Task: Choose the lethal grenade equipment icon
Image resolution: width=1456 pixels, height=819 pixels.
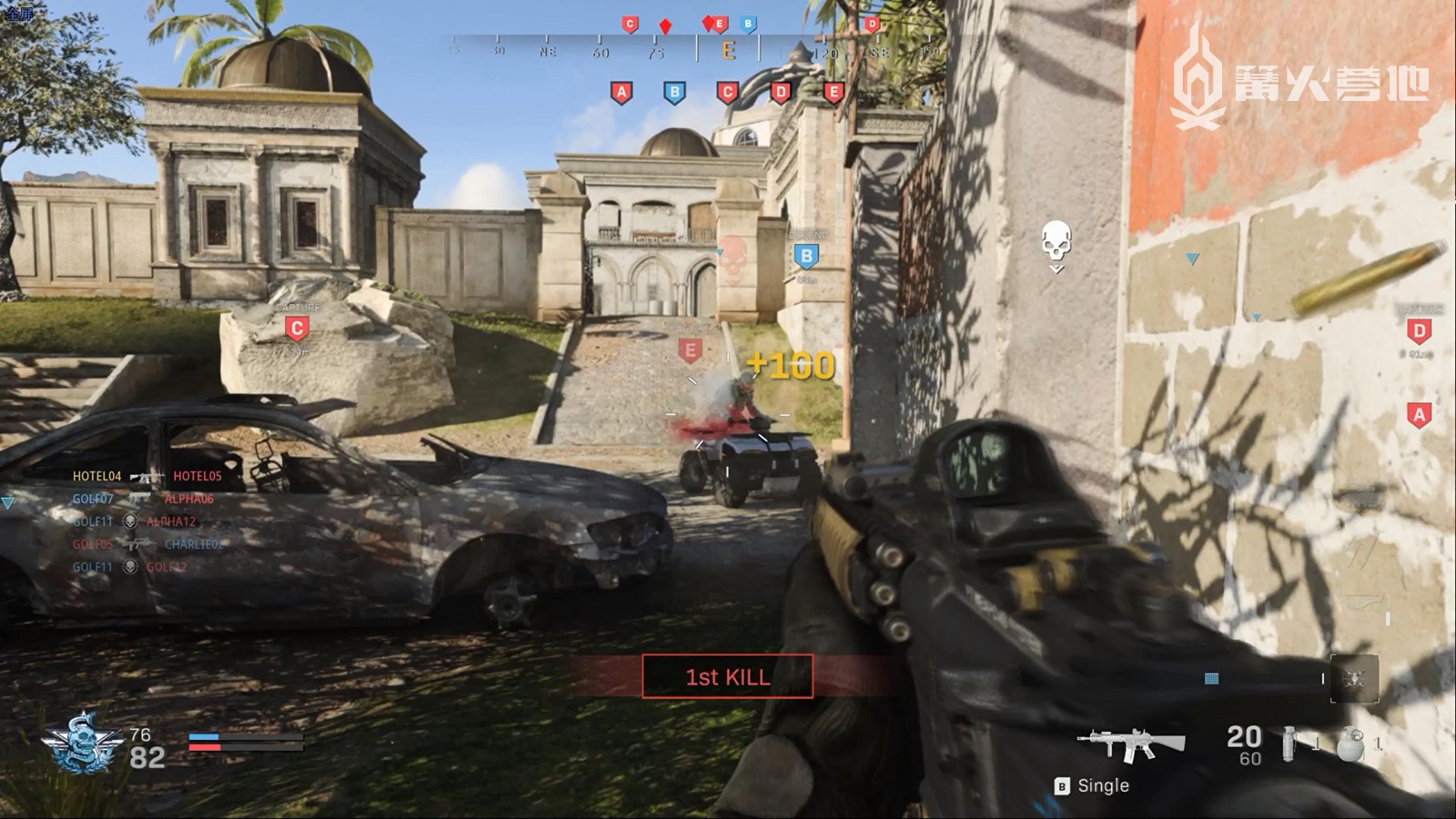Action: (x=1289, y=744)
